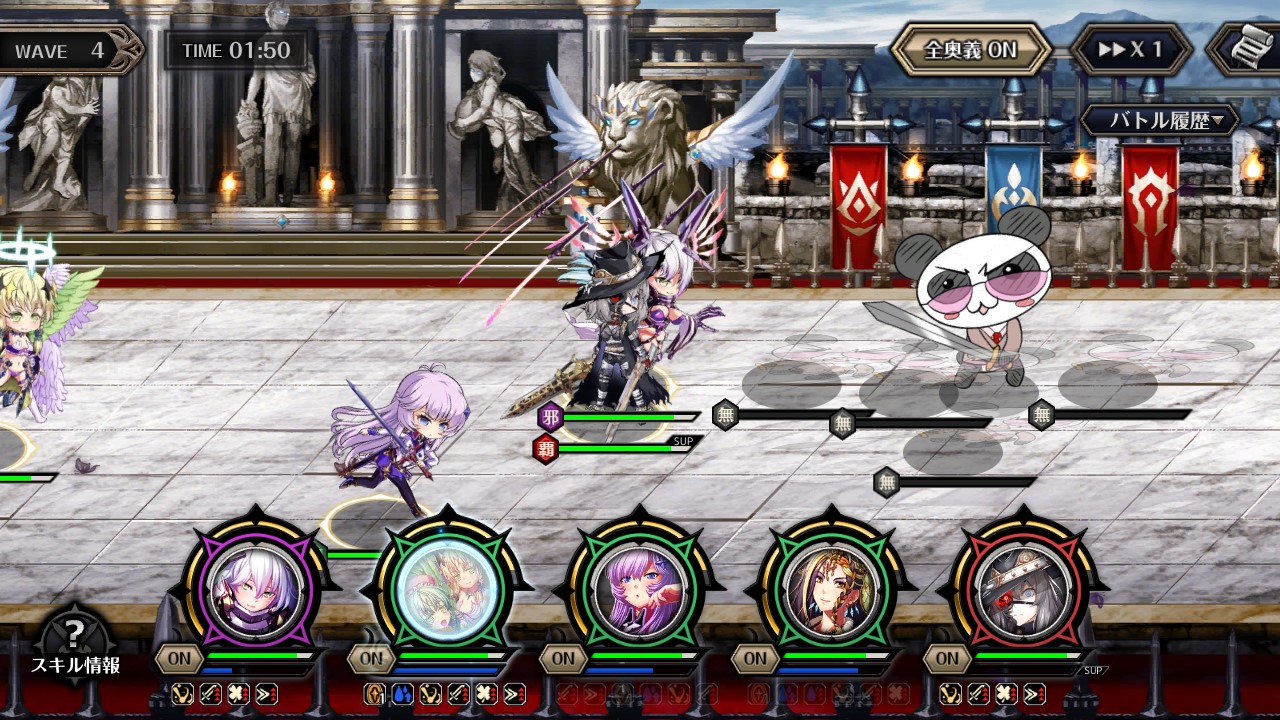Change the battle speed X1 button

[x=1131, y=50]
